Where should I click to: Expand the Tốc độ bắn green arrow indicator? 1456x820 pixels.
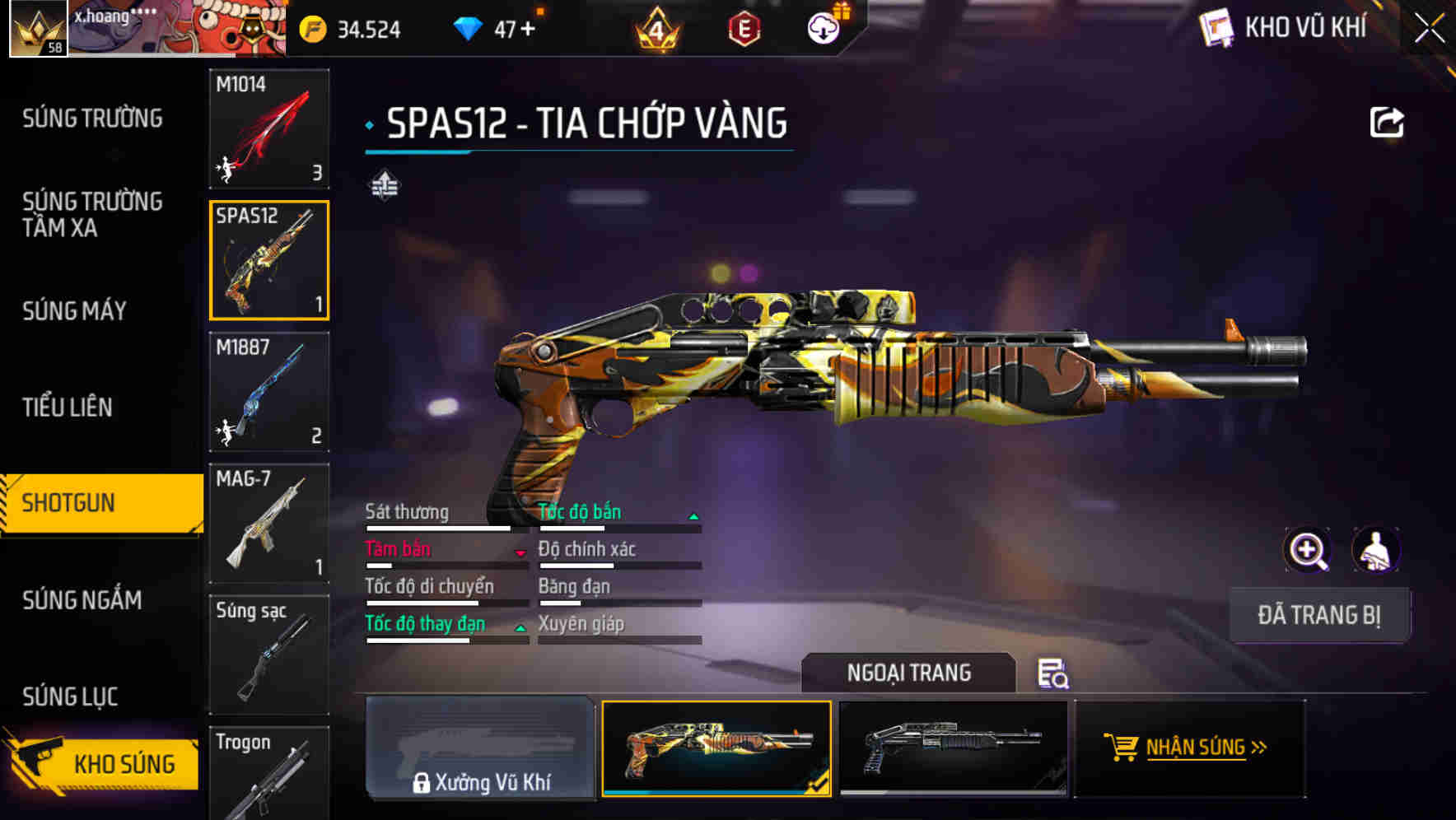click(693, 515)
